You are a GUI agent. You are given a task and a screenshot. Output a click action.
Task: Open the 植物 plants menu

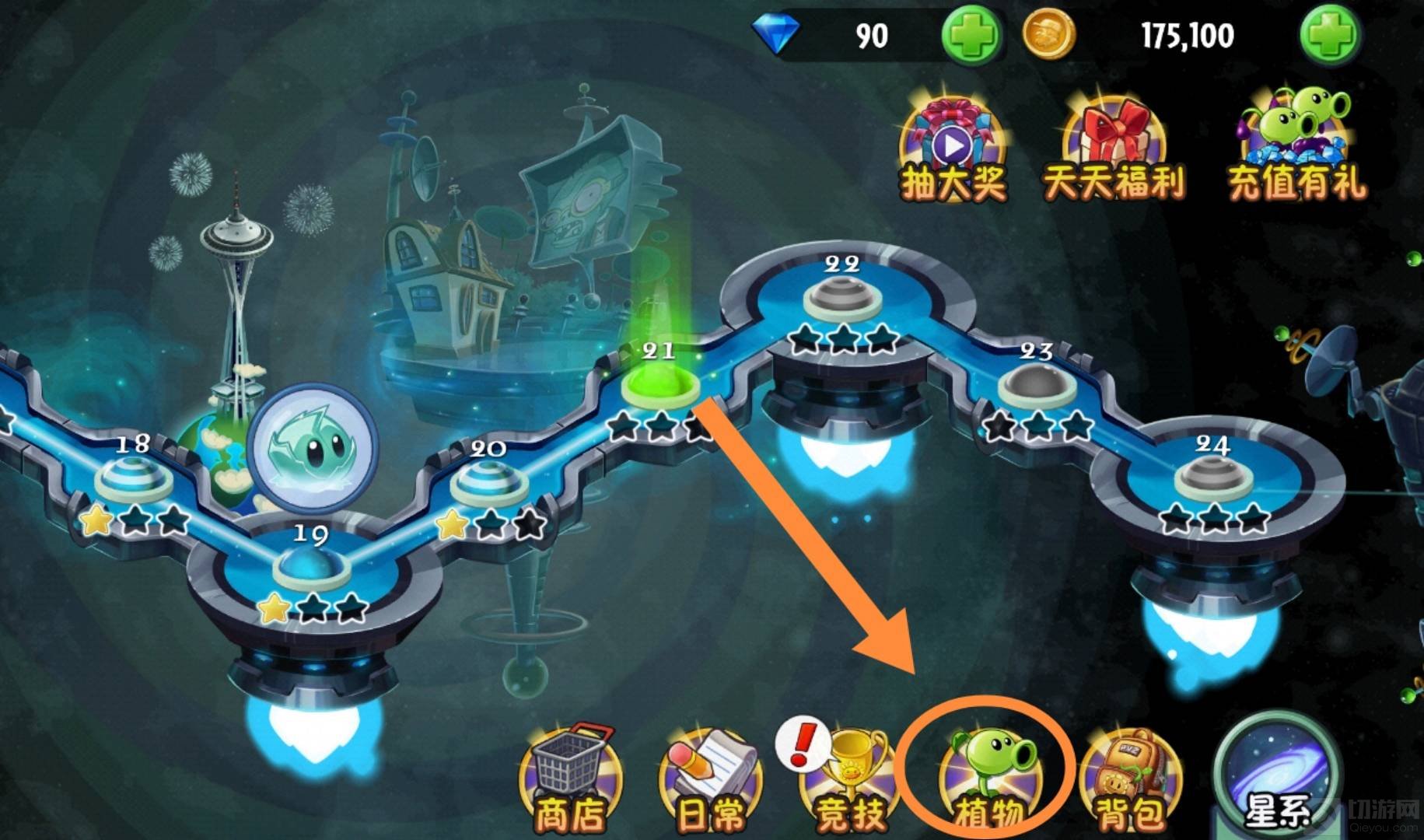989,780
